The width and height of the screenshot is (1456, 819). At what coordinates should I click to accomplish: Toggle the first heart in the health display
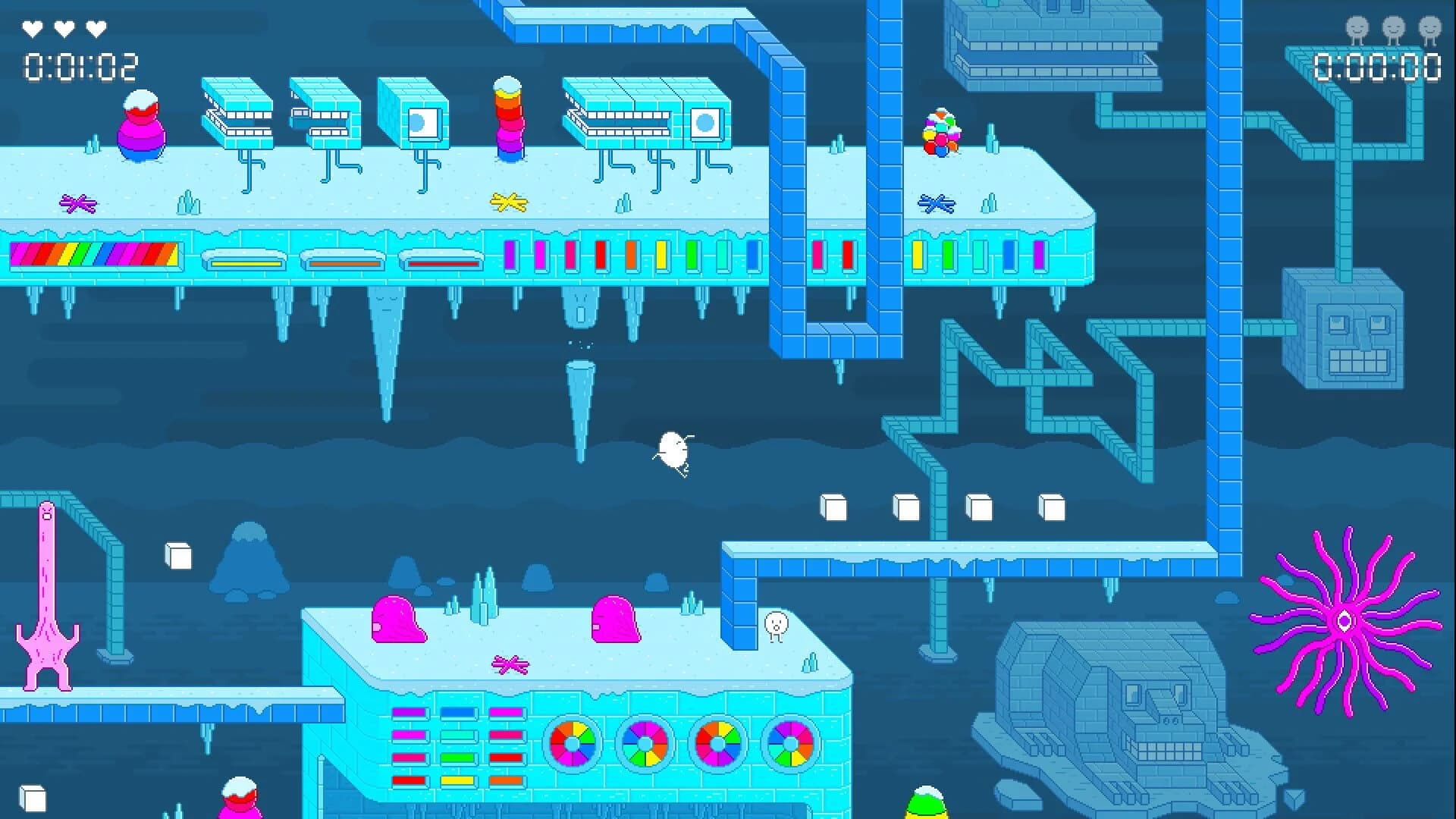click(x=33, y=30)
